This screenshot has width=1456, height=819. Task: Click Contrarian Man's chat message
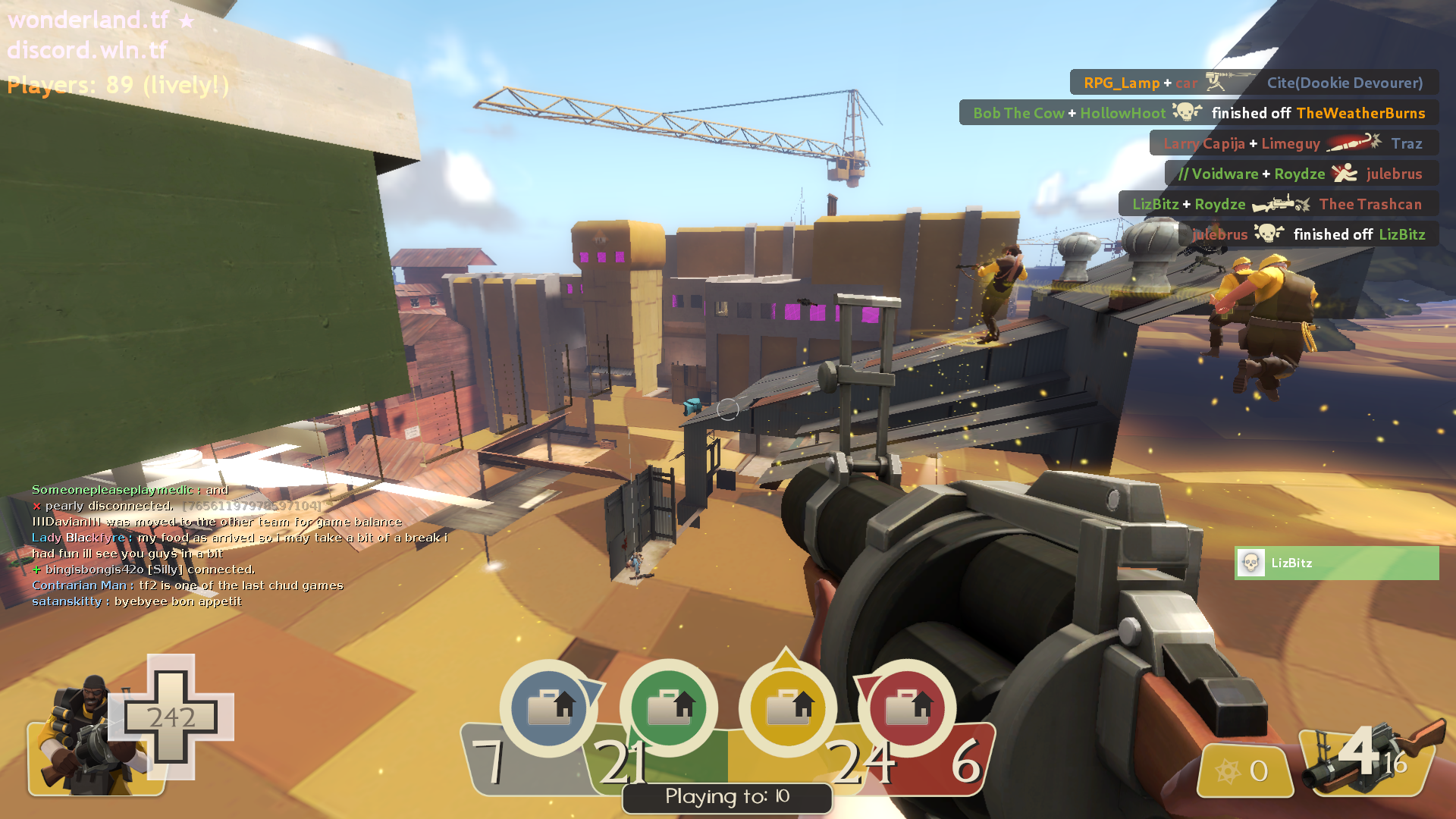pyautogui.click(x=187, y=585)
